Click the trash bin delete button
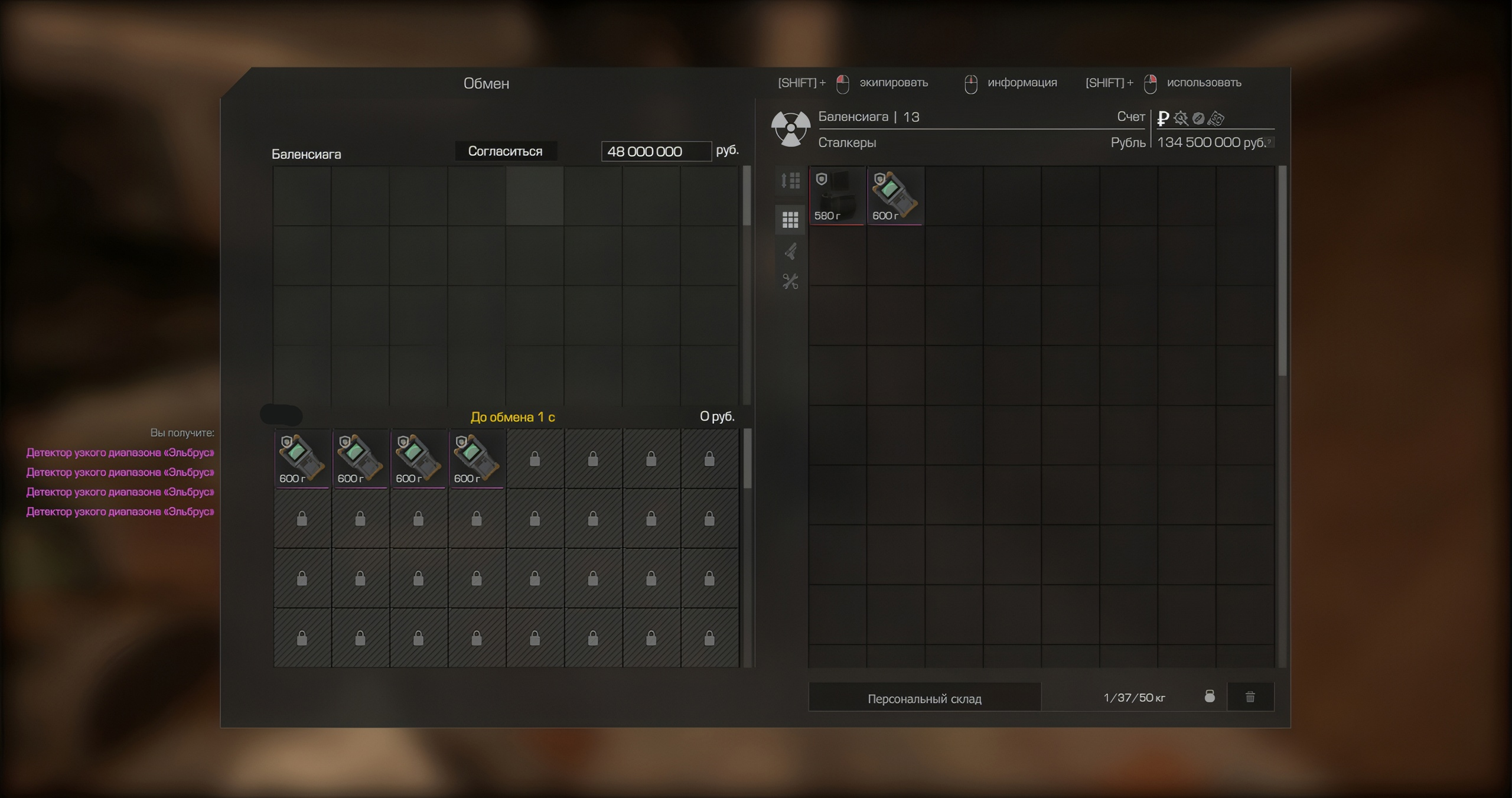Viewport: 1512px width, 798px height. [x=1250, y=697]
